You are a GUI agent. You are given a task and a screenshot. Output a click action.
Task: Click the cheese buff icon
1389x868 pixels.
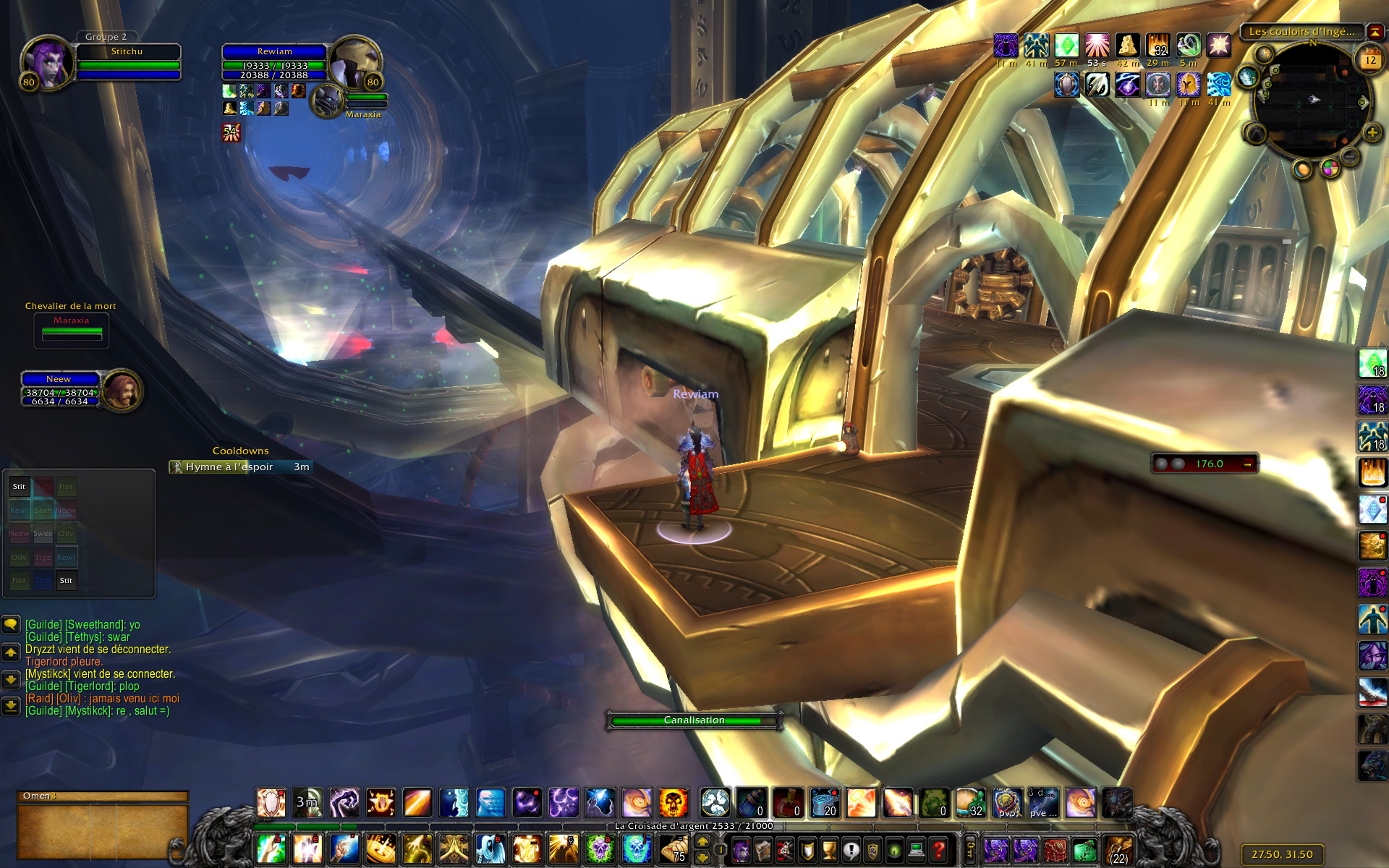[1127, 46]
